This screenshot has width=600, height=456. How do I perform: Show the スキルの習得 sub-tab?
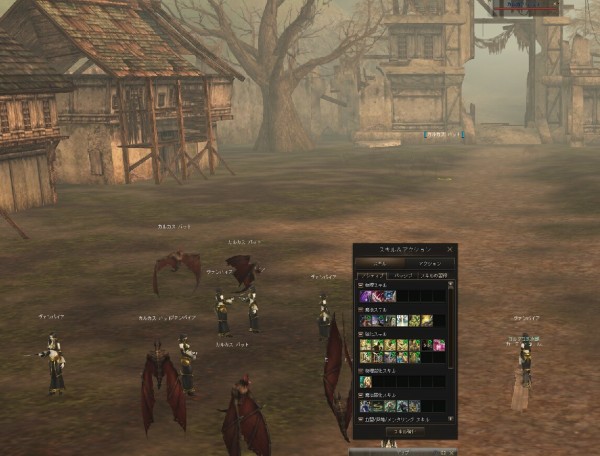coord(432,274)
